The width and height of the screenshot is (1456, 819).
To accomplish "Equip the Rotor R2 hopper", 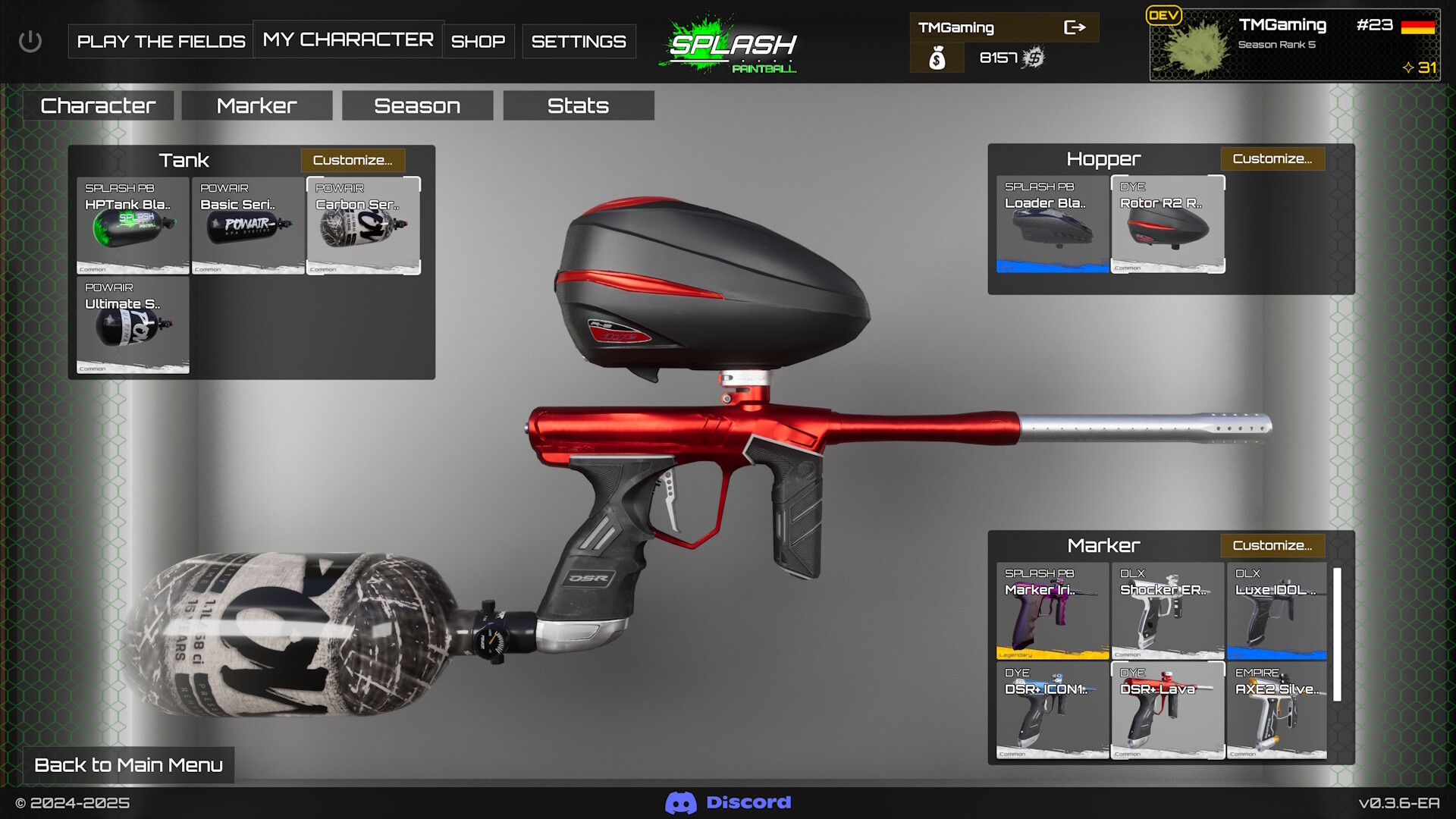I will 1167,225.
